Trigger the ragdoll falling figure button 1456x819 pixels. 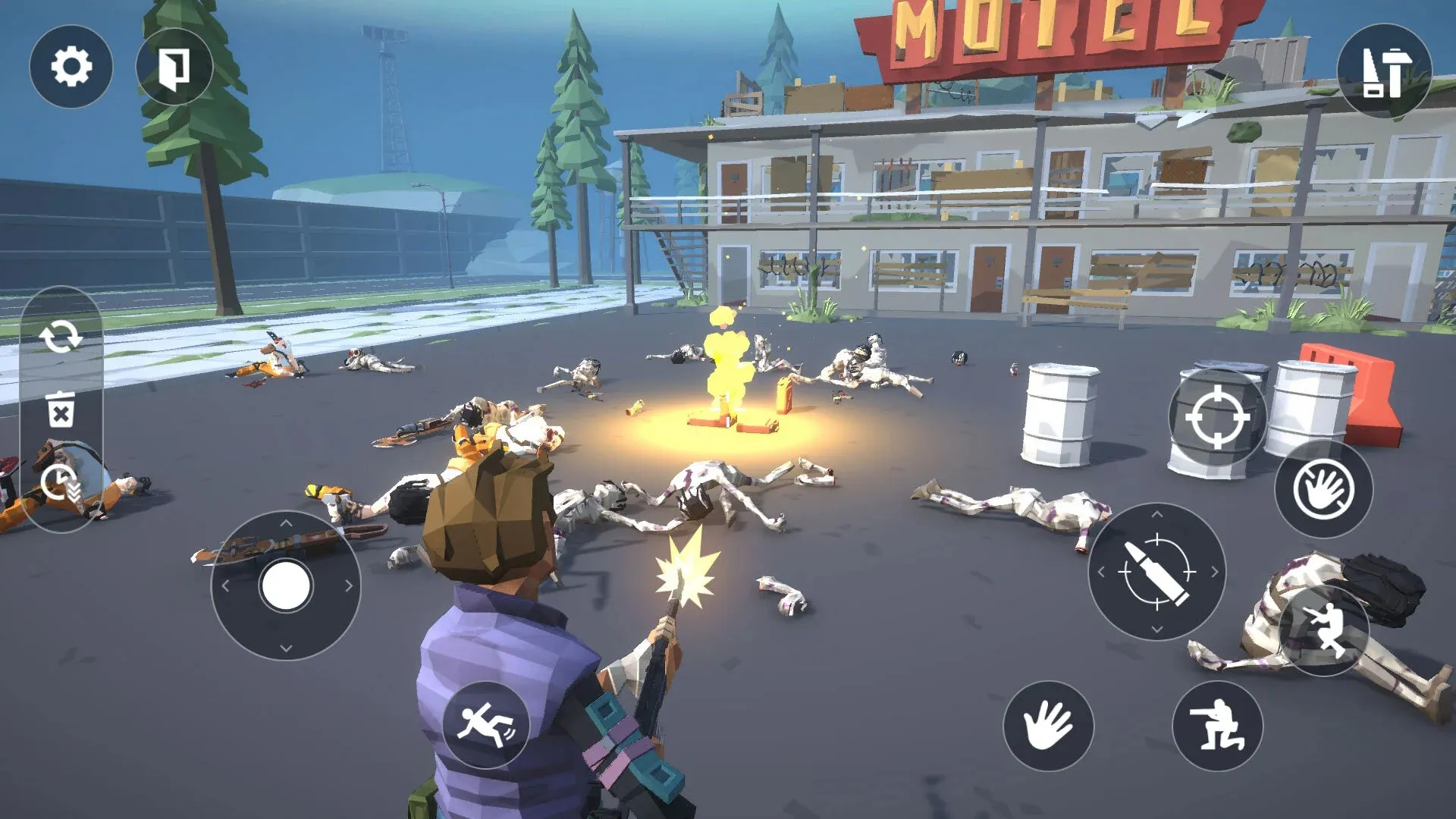[485, 724]
